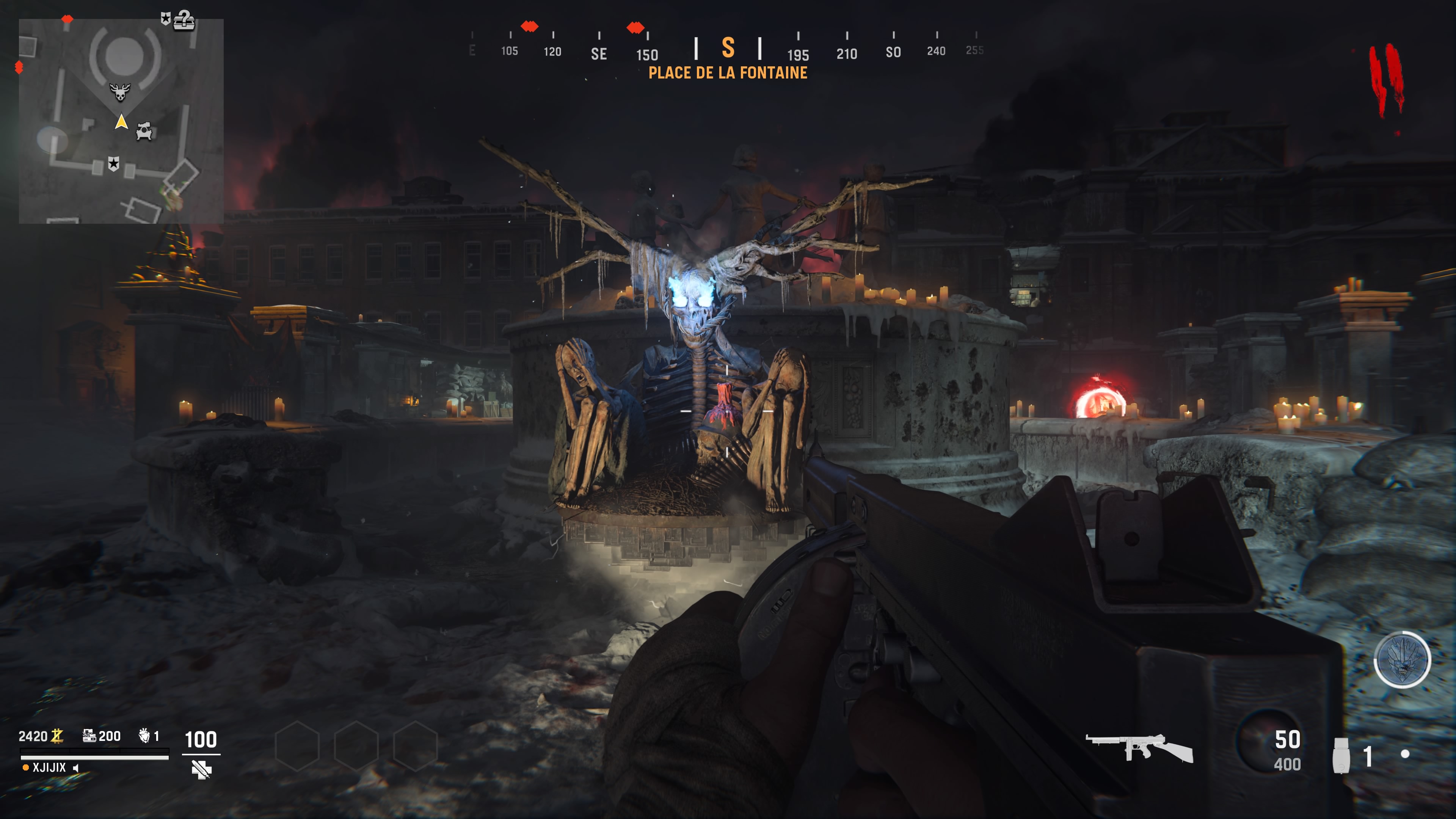Click the player name XJIJIX

[49, 767]
